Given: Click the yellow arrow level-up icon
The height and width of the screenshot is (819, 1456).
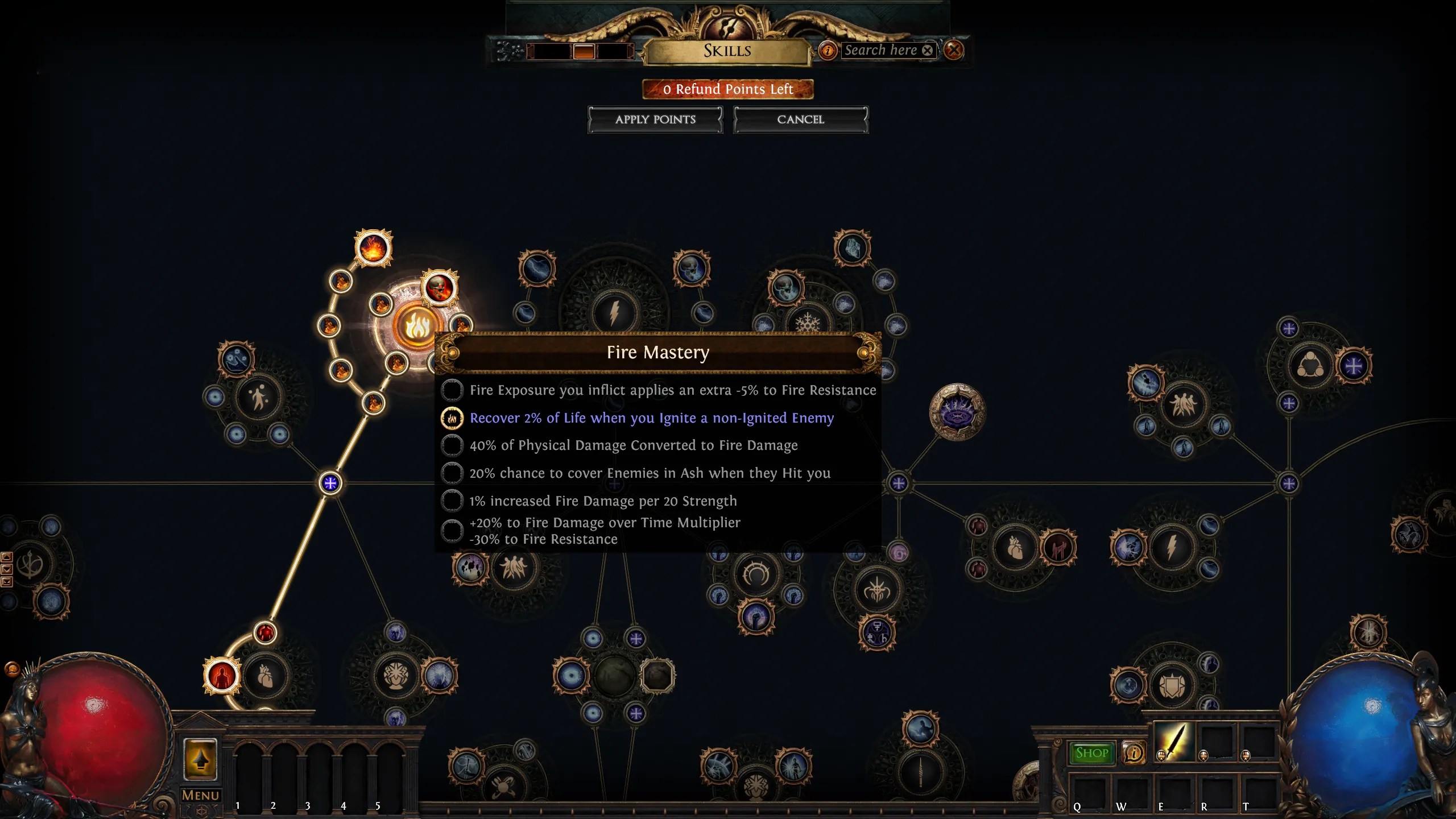Looking at the screenshot, I should click(200, 759).
